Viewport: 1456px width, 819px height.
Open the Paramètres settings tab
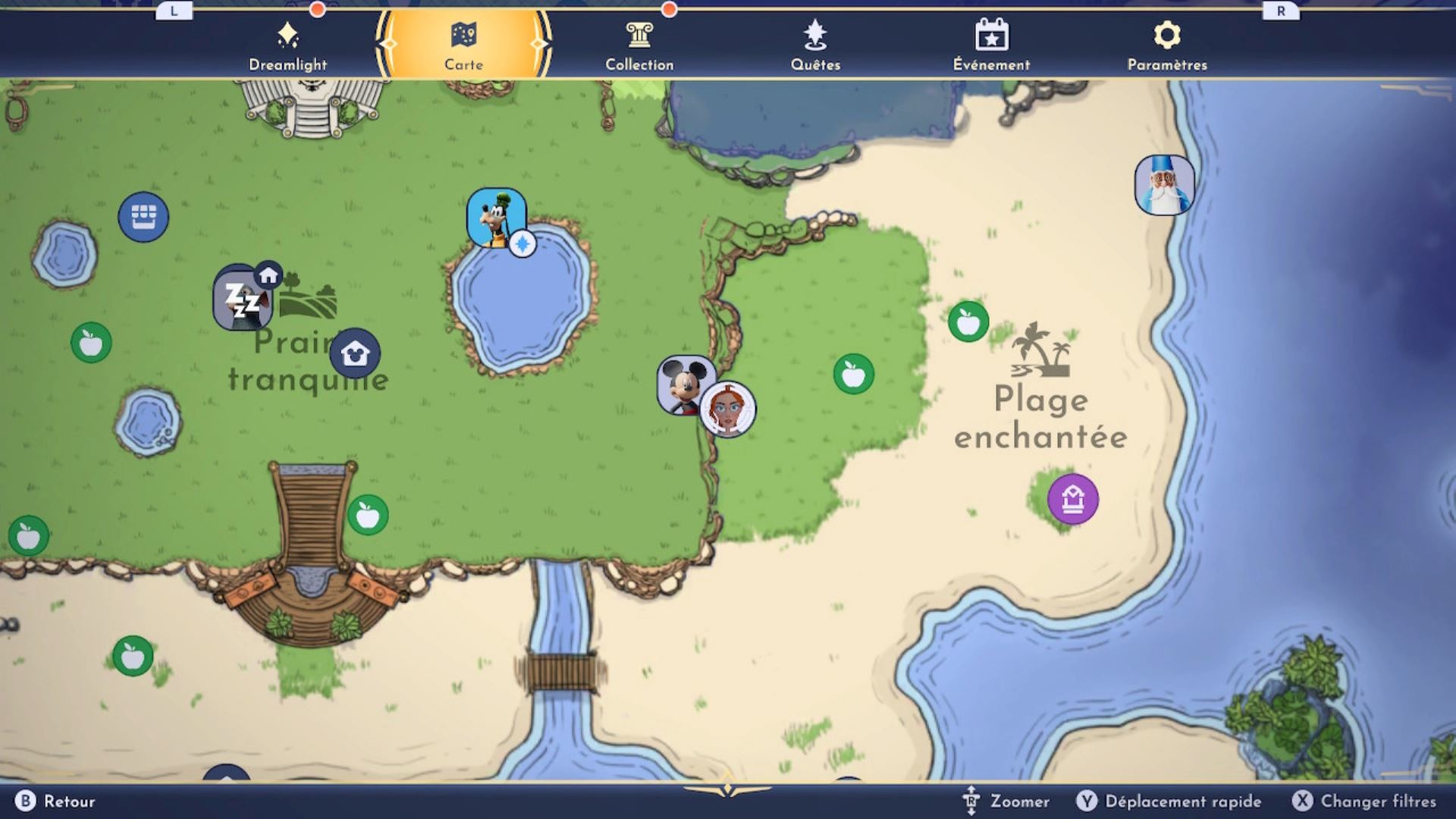1166,45
